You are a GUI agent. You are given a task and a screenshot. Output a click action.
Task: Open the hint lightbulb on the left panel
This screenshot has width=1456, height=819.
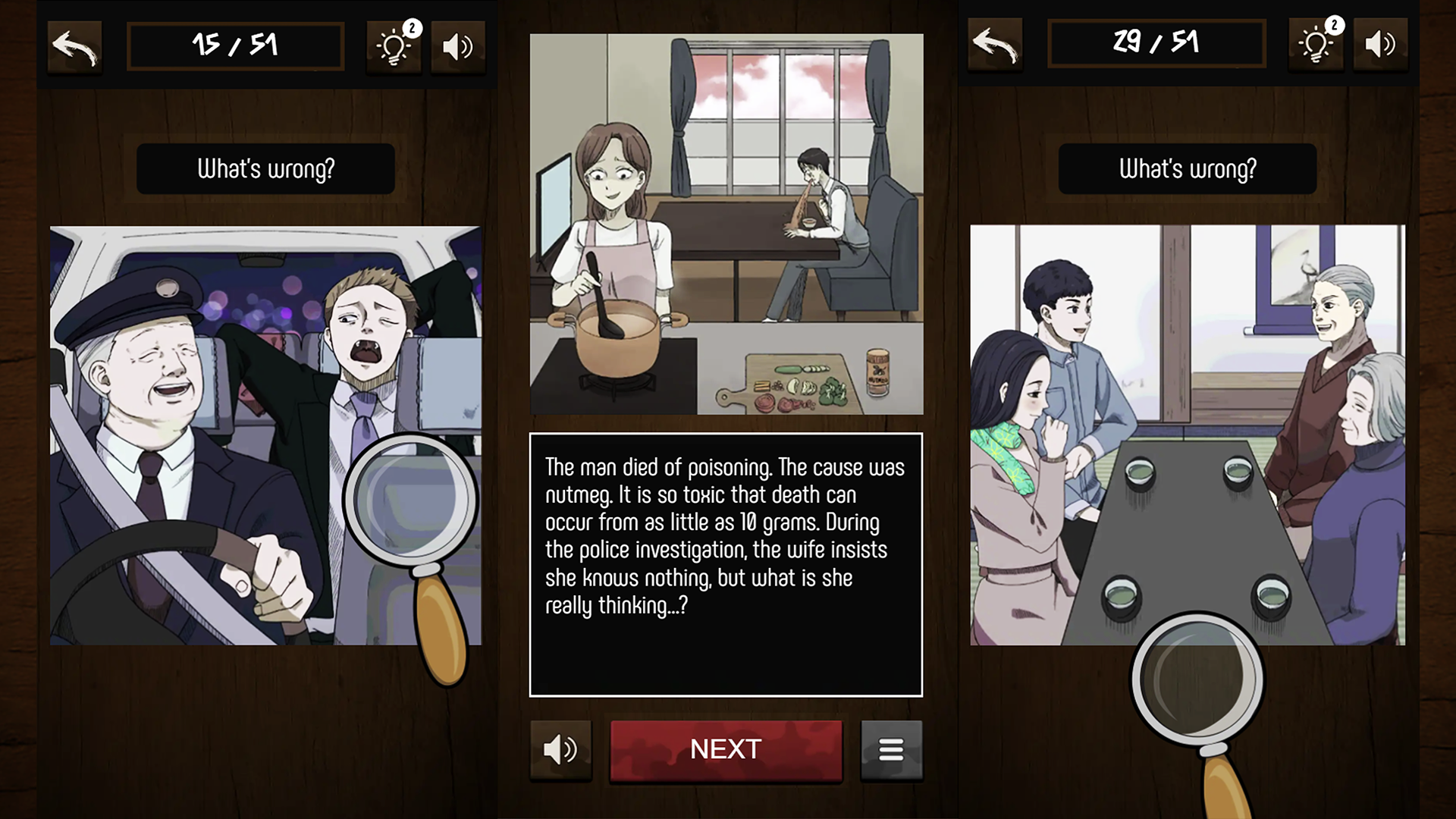tap(394, 45)
